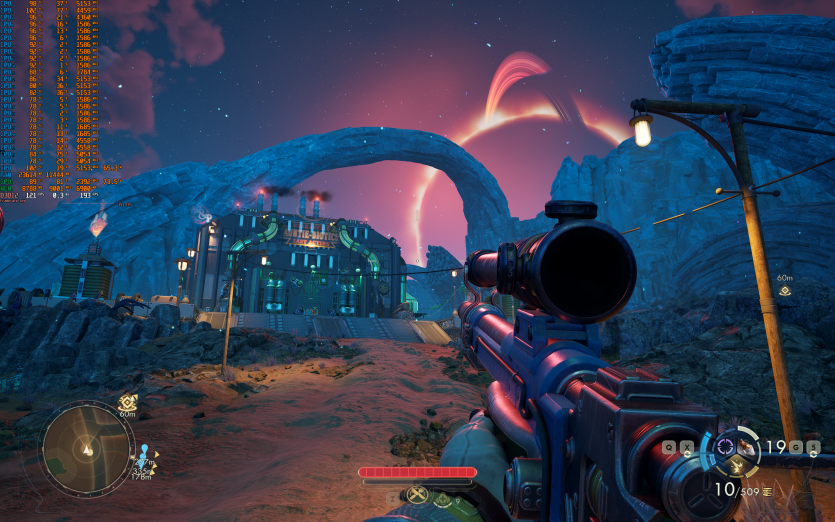Click the 60m quest waypoint marker in the world view

pyautogui.click(x=785, y=291)
